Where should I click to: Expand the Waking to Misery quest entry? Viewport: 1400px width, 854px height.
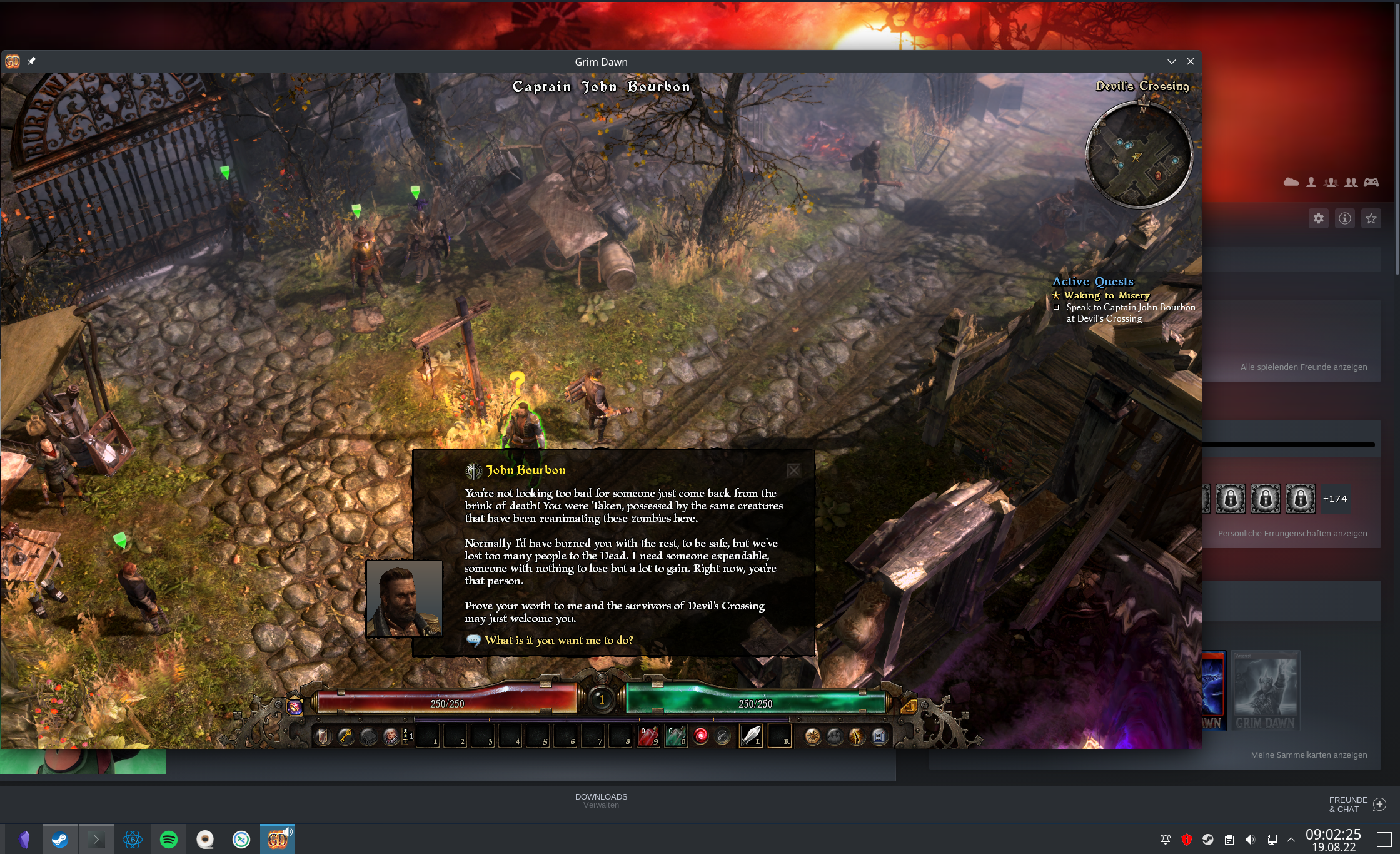click(x=1107, y=295)
